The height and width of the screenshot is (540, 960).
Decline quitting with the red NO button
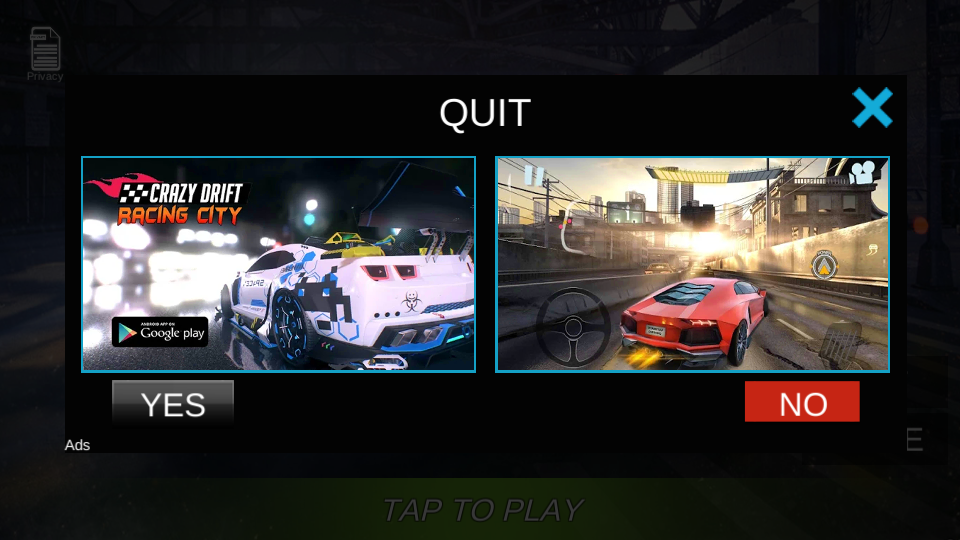pyautogui.click(x=802, y=402)
